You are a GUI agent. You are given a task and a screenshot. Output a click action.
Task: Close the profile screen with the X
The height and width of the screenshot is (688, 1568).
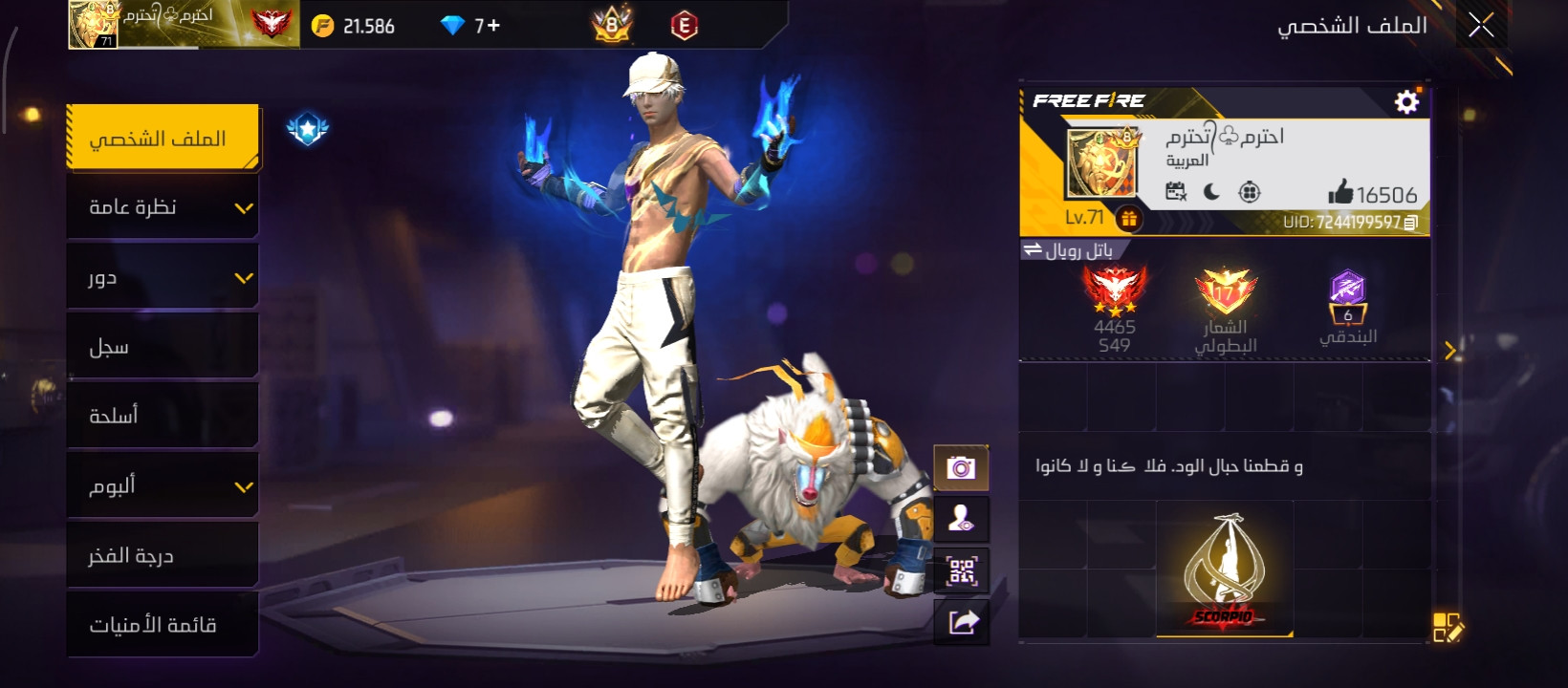point(1481,26)
